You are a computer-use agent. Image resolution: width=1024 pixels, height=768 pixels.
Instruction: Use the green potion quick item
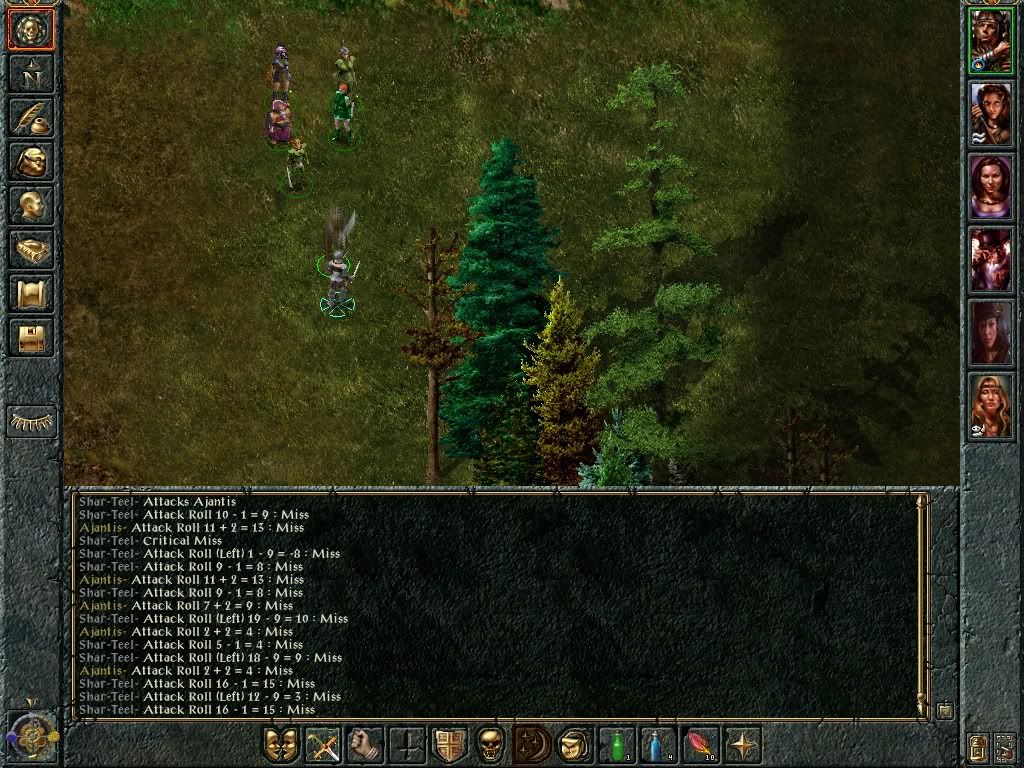click(617, 745)
